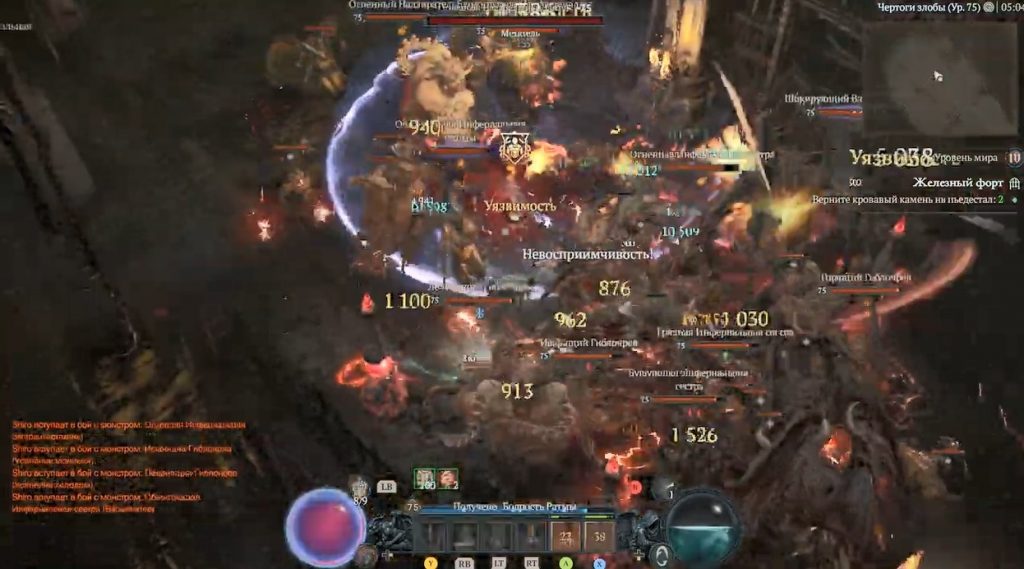The width and height of the screenshot is (1024, 569).
Task: Click the buff icon showing 2 stacks
Action: point(448,478)
